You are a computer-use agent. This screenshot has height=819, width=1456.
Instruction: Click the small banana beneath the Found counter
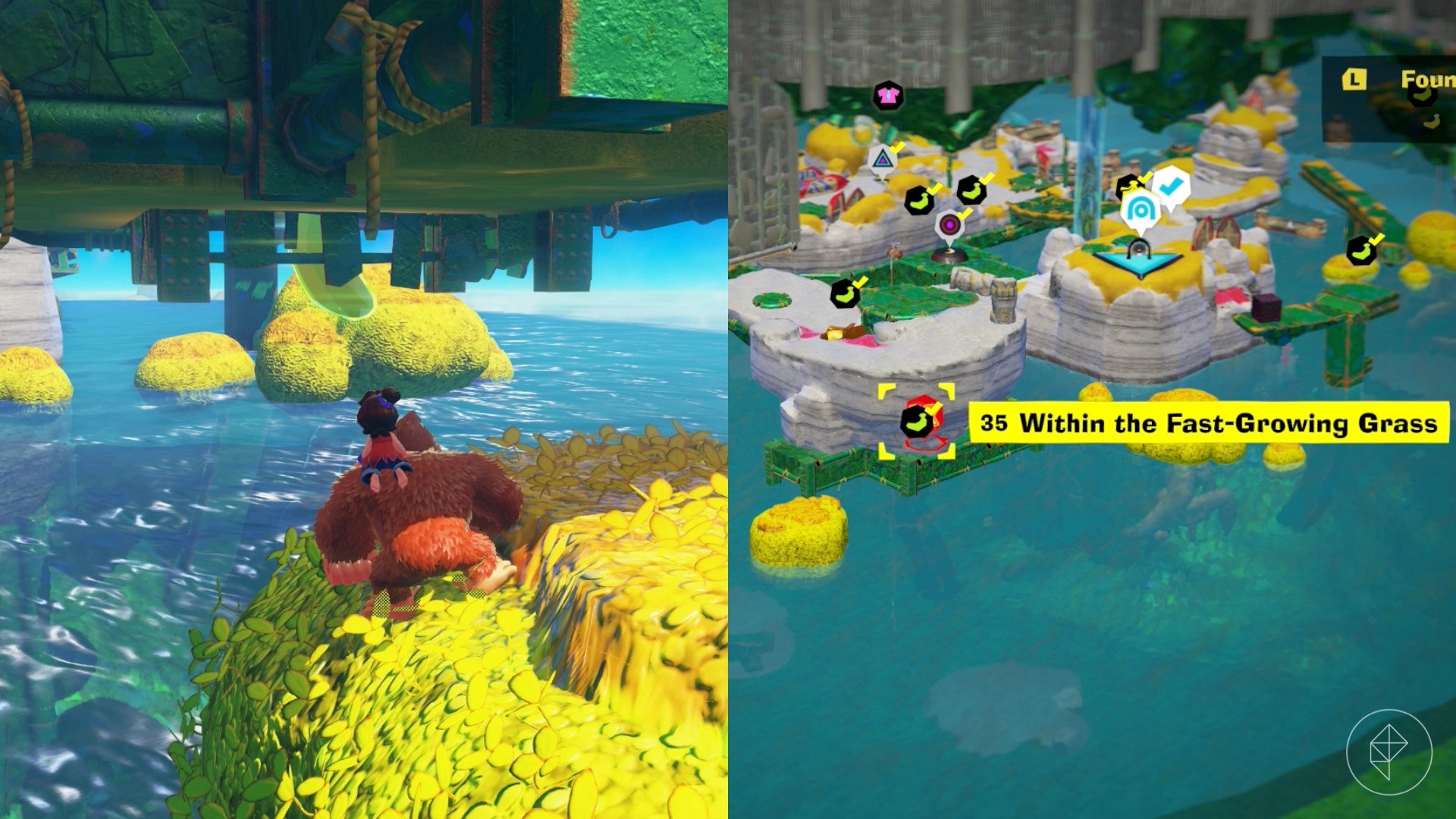(1432, 121)
